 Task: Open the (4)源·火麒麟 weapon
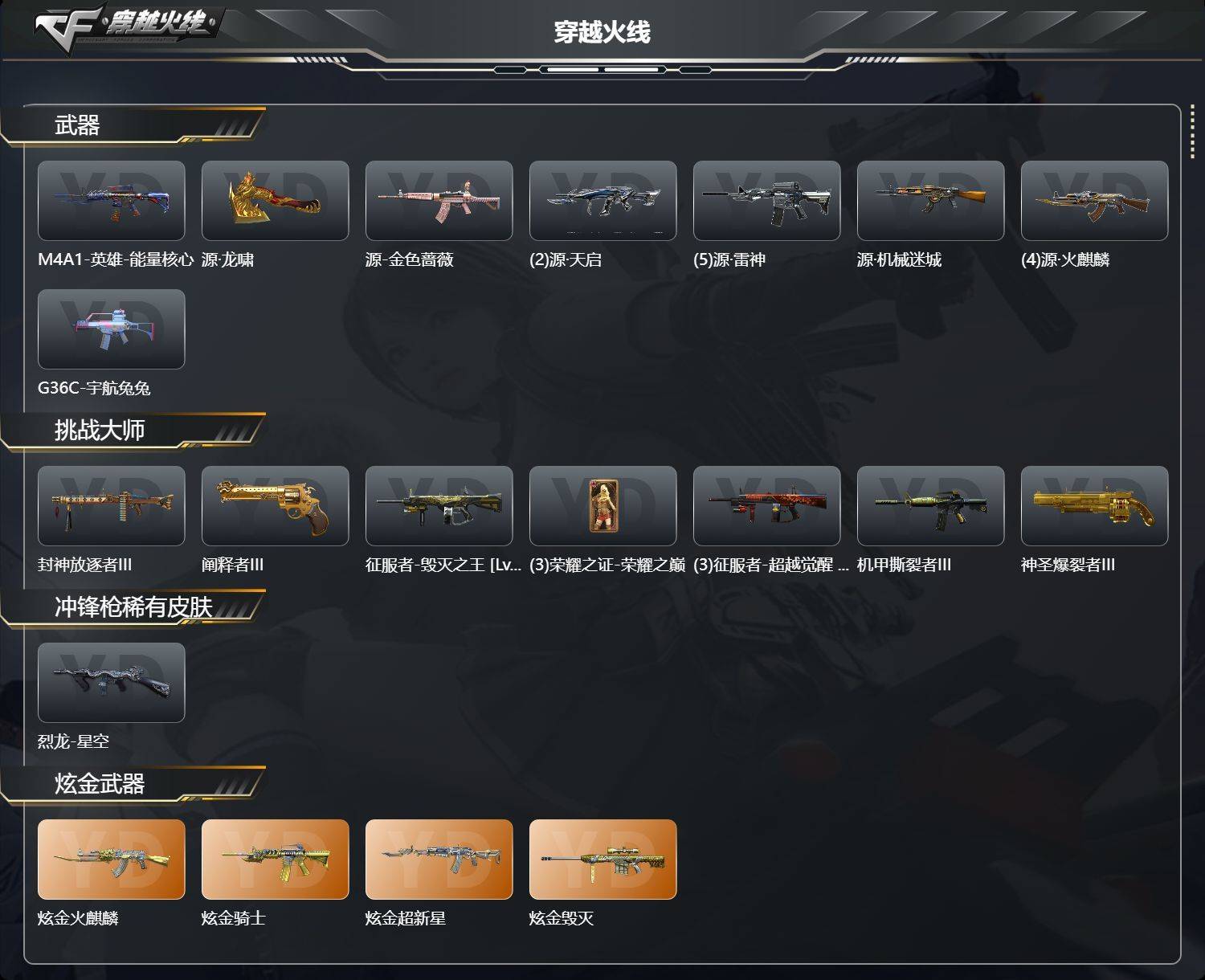1094,200
